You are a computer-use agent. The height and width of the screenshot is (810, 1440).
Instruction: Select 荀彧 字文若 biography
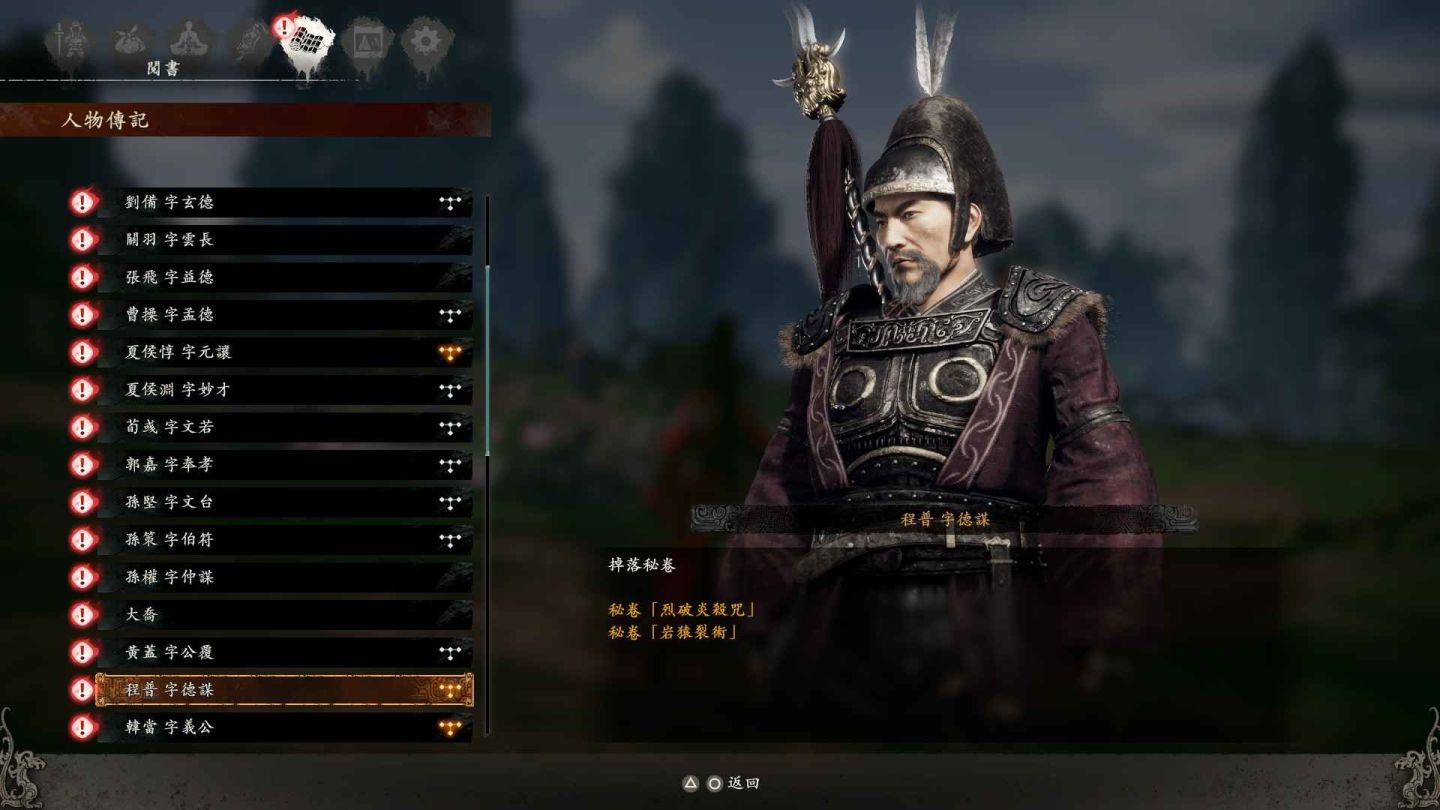coord(283,427)
